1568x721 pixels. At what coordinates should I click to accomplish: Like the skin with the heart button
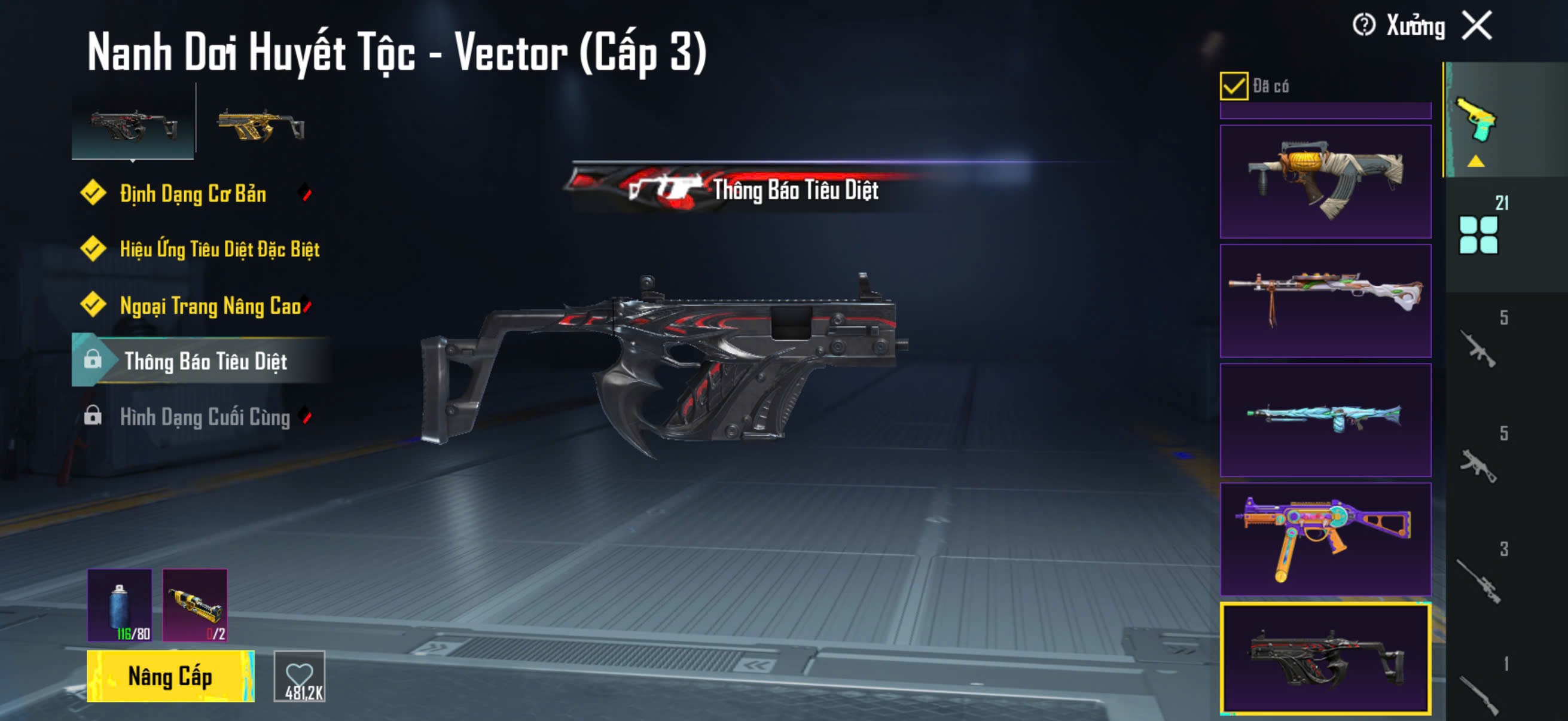pos(300,676)
